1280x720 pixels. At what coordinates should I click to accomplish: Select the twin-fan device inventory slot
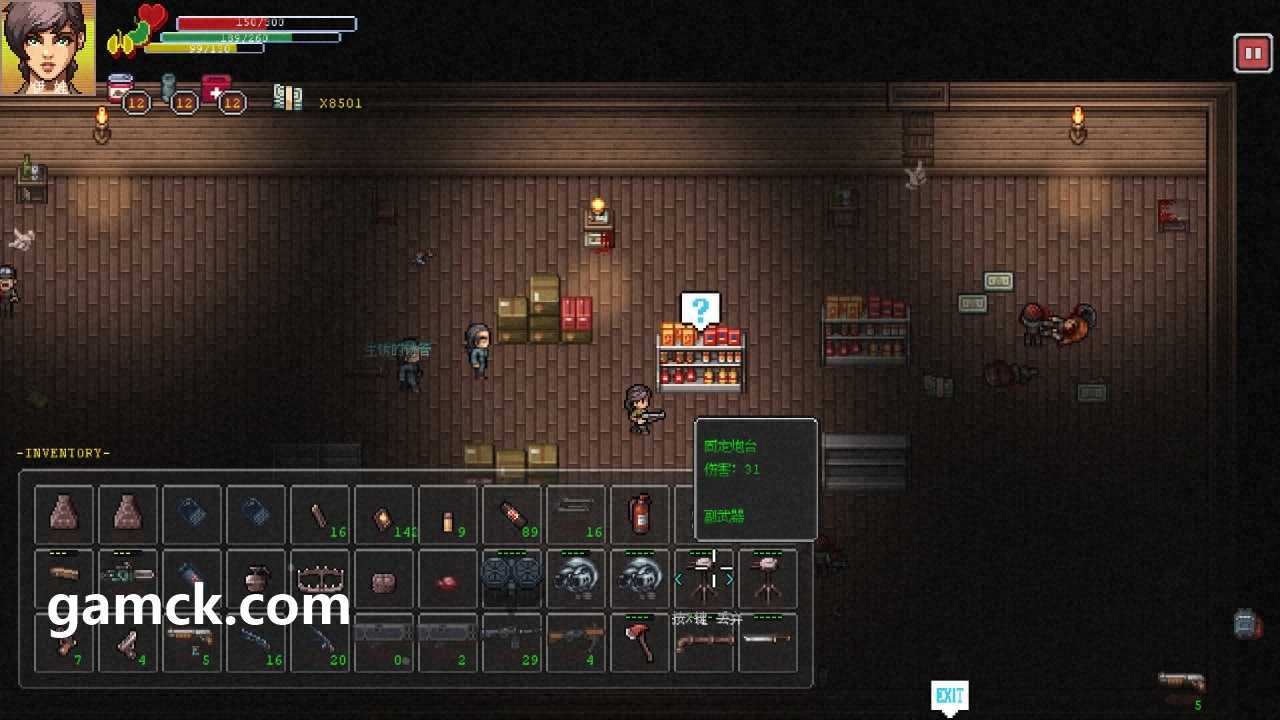coord(512,578)
